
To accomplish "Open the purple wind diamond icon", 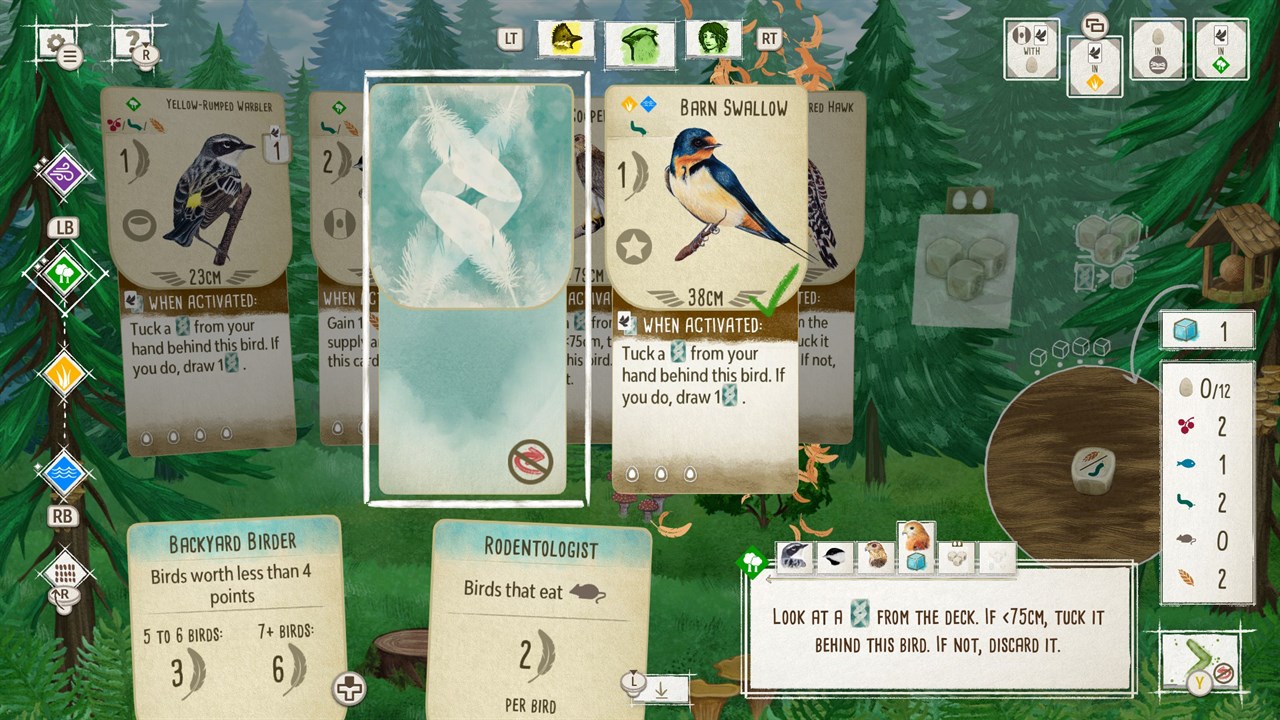I will click(65, 173).
